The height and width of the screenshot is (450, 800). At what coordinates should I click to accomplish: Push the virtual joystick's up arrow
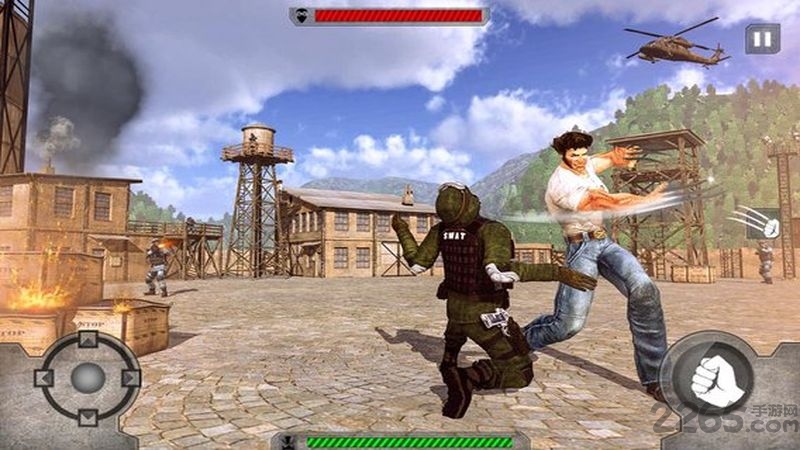[x=87, y=340]
